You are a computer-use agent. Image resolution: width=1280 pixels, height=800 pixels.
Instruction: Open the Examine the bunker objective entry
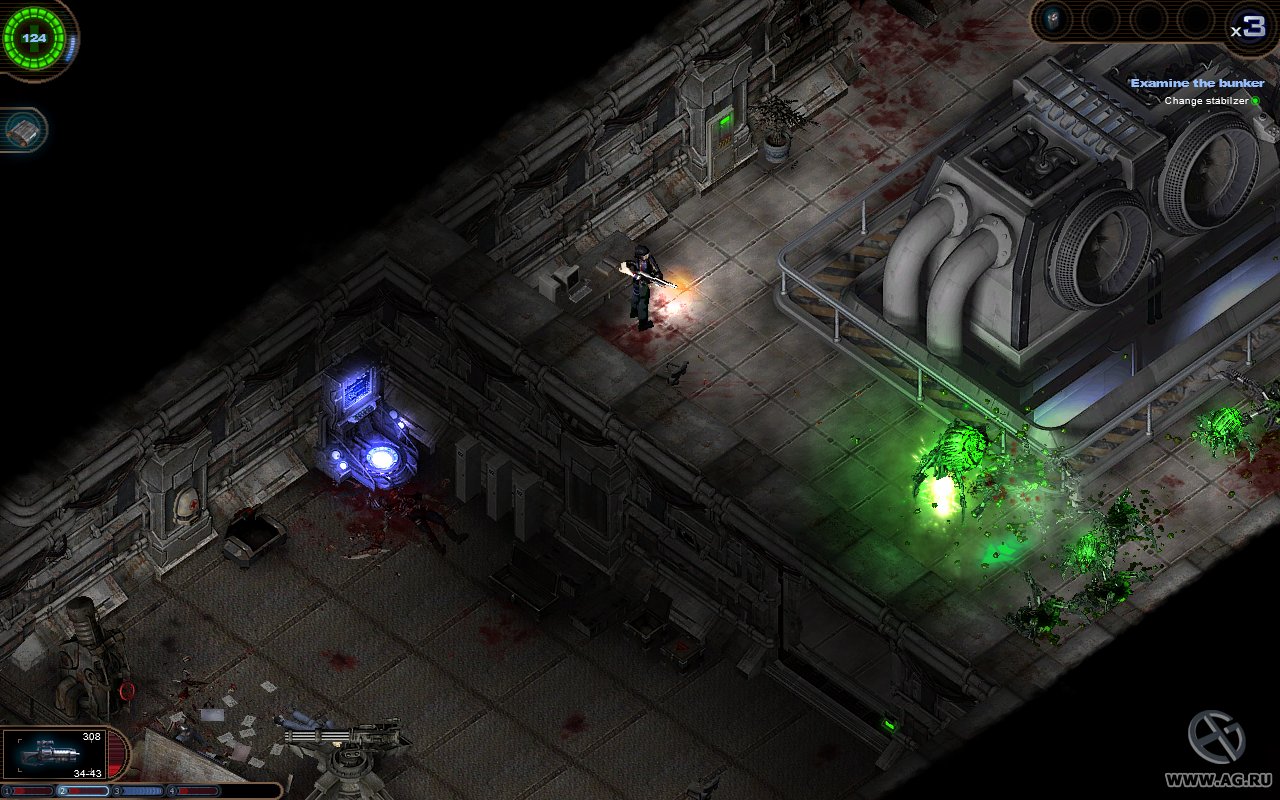(x=1197, y=82)
